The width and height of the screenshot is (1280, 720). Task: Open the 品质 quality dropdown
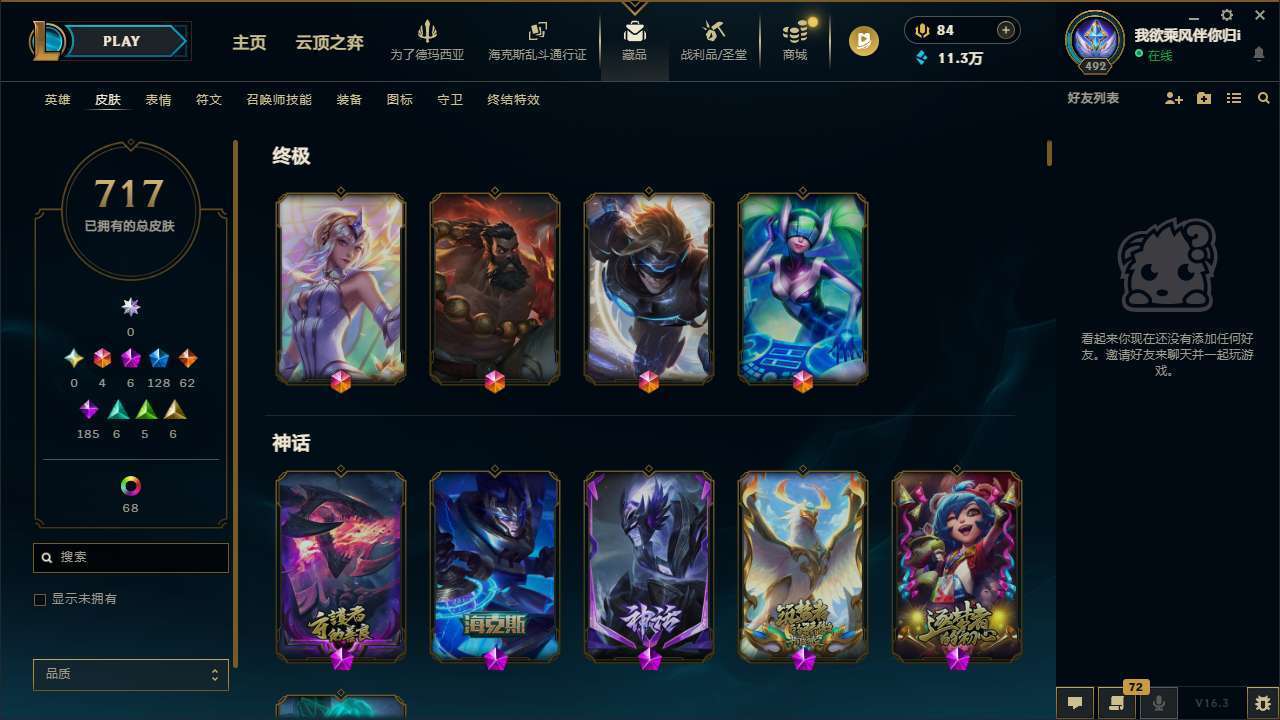[x=130, y=674]
